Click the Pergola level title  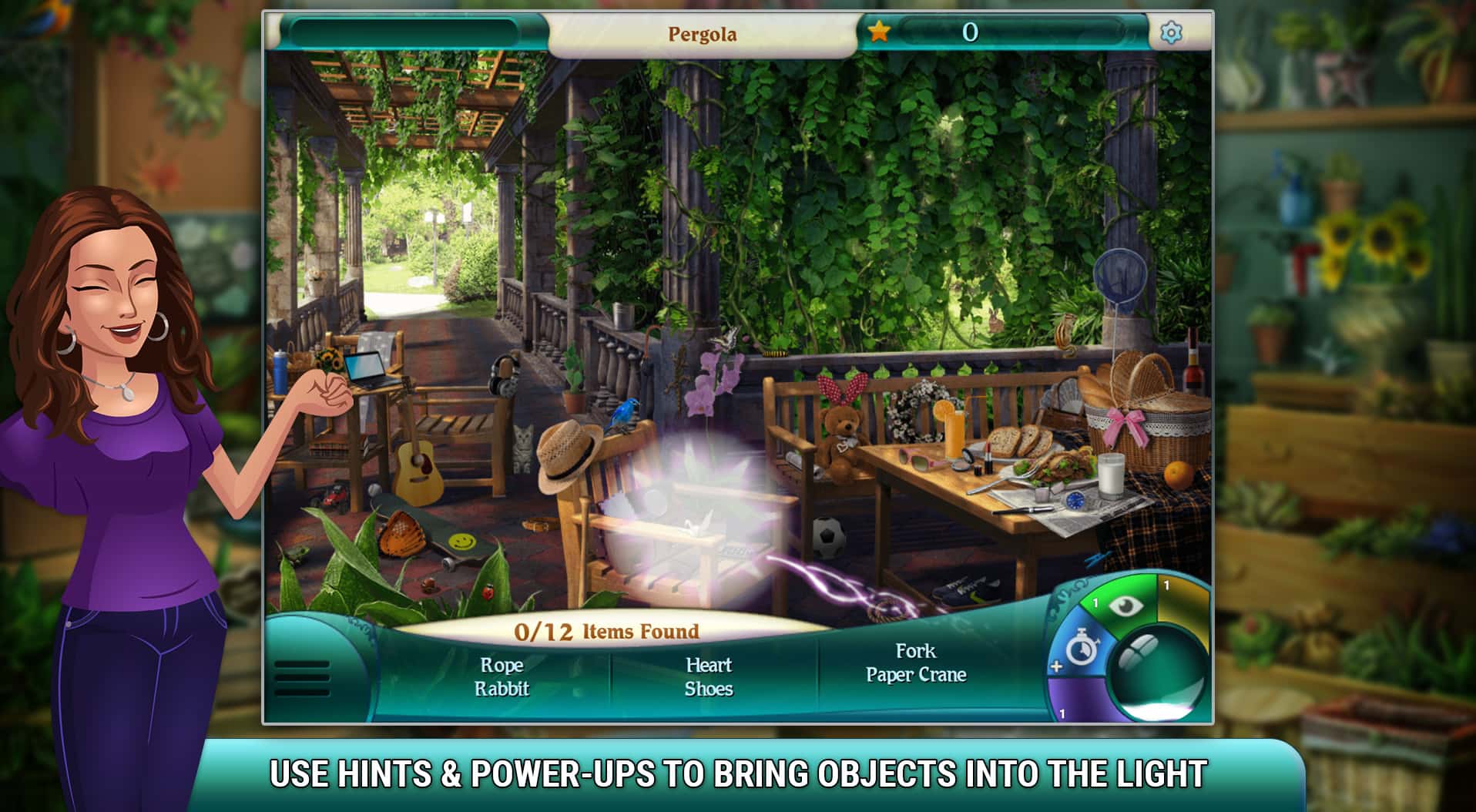point(703,34)
